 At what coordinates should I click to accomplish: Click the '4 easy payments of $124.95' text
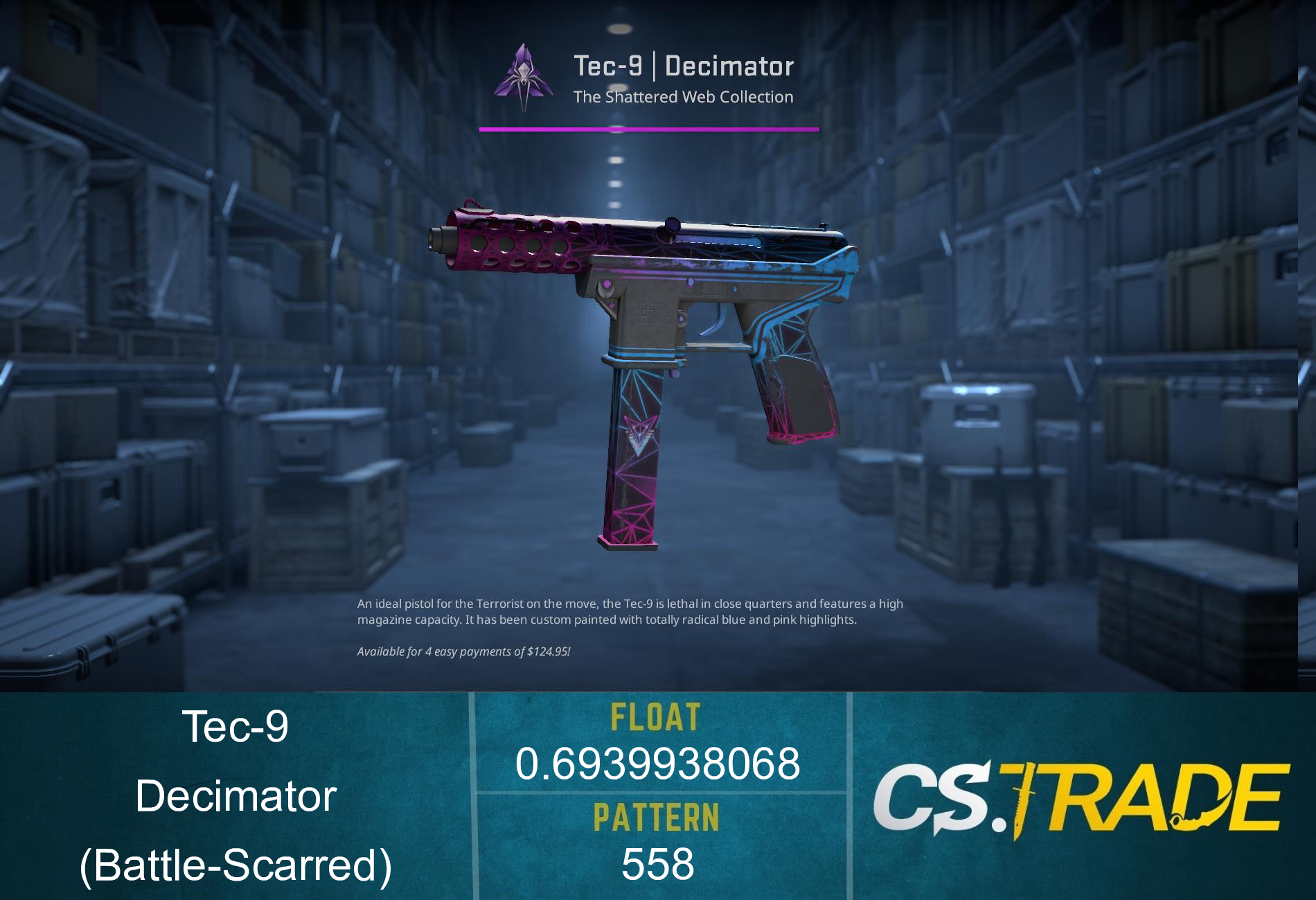click(x=464, y=651)
